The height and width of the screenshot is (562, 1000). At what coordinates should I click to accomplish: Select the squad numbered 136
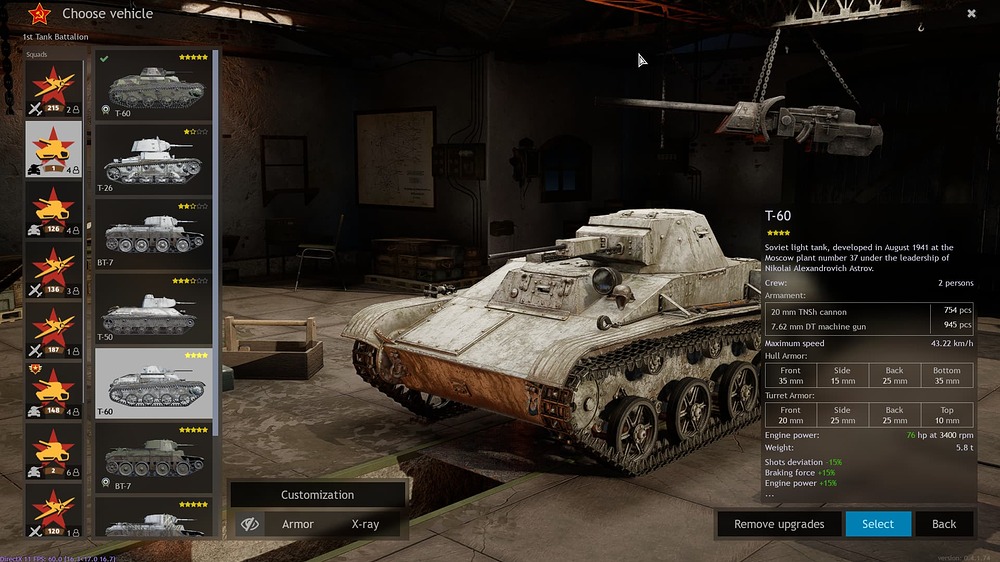(54, 271)
